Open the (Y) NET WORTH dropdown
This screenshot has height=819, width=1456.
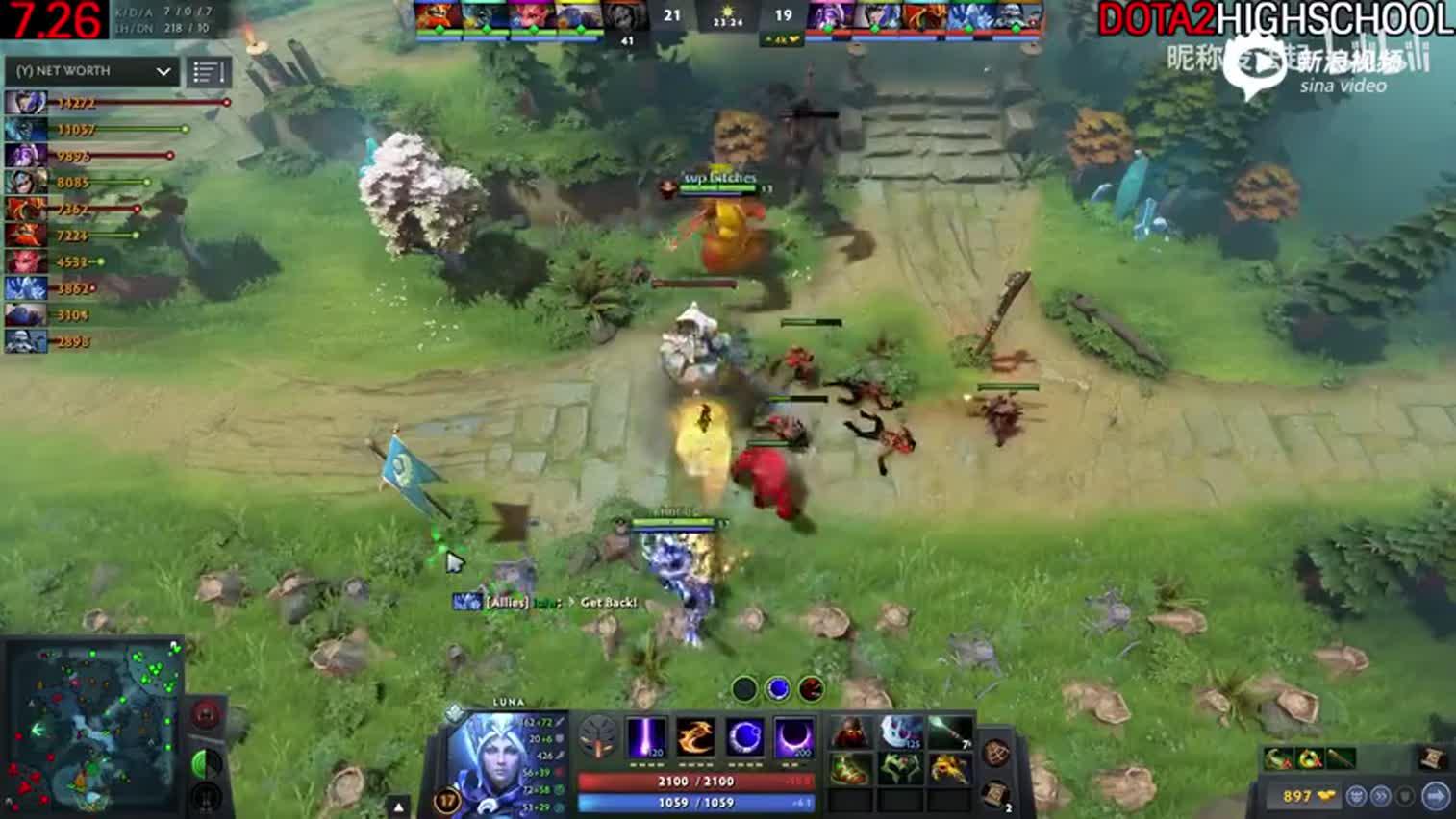91,70
